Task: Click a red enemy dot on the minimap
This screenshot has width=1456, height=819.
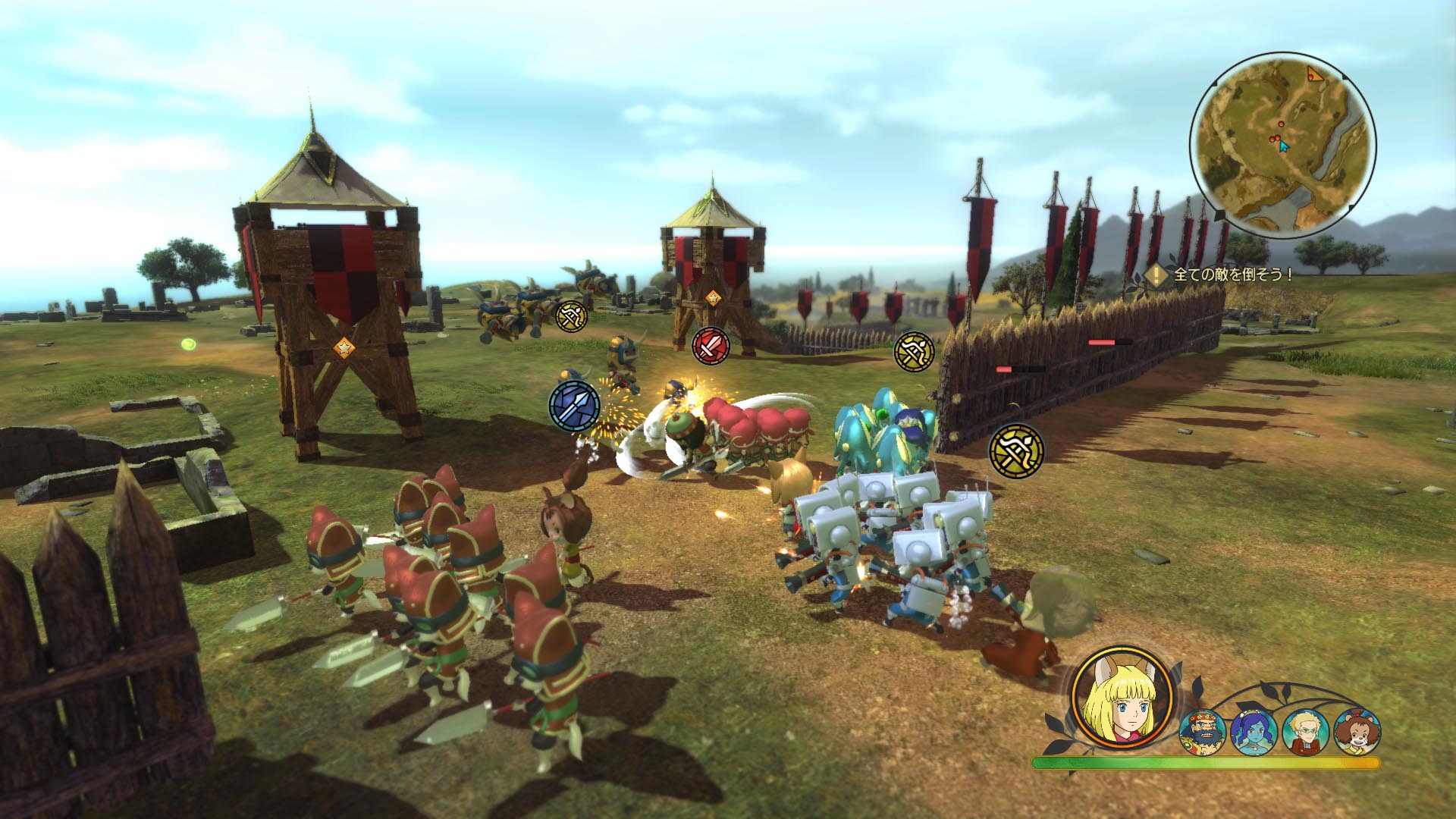Action: tap(1281, 124)
